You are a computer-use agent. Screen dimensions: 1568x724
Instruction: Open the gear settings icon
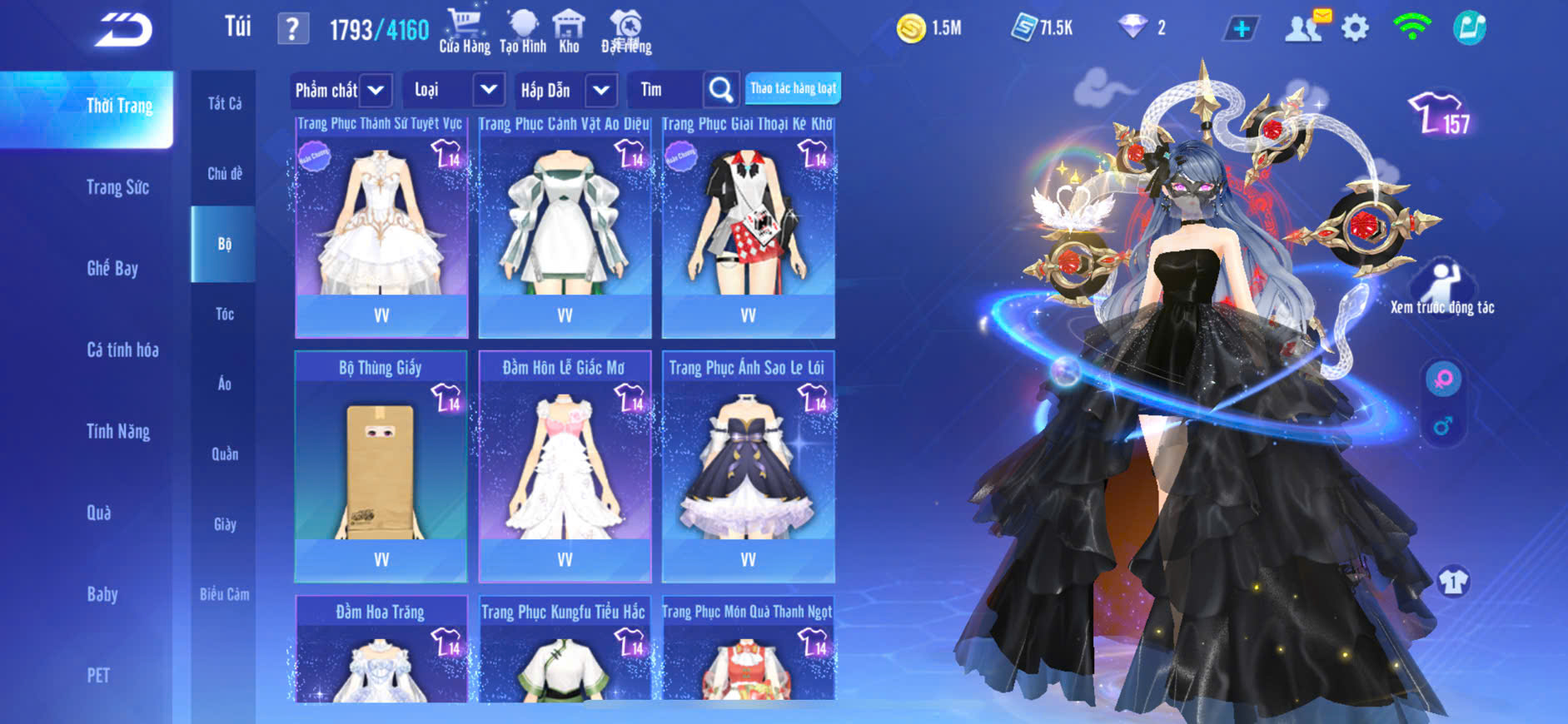[x=1355, y=29]
